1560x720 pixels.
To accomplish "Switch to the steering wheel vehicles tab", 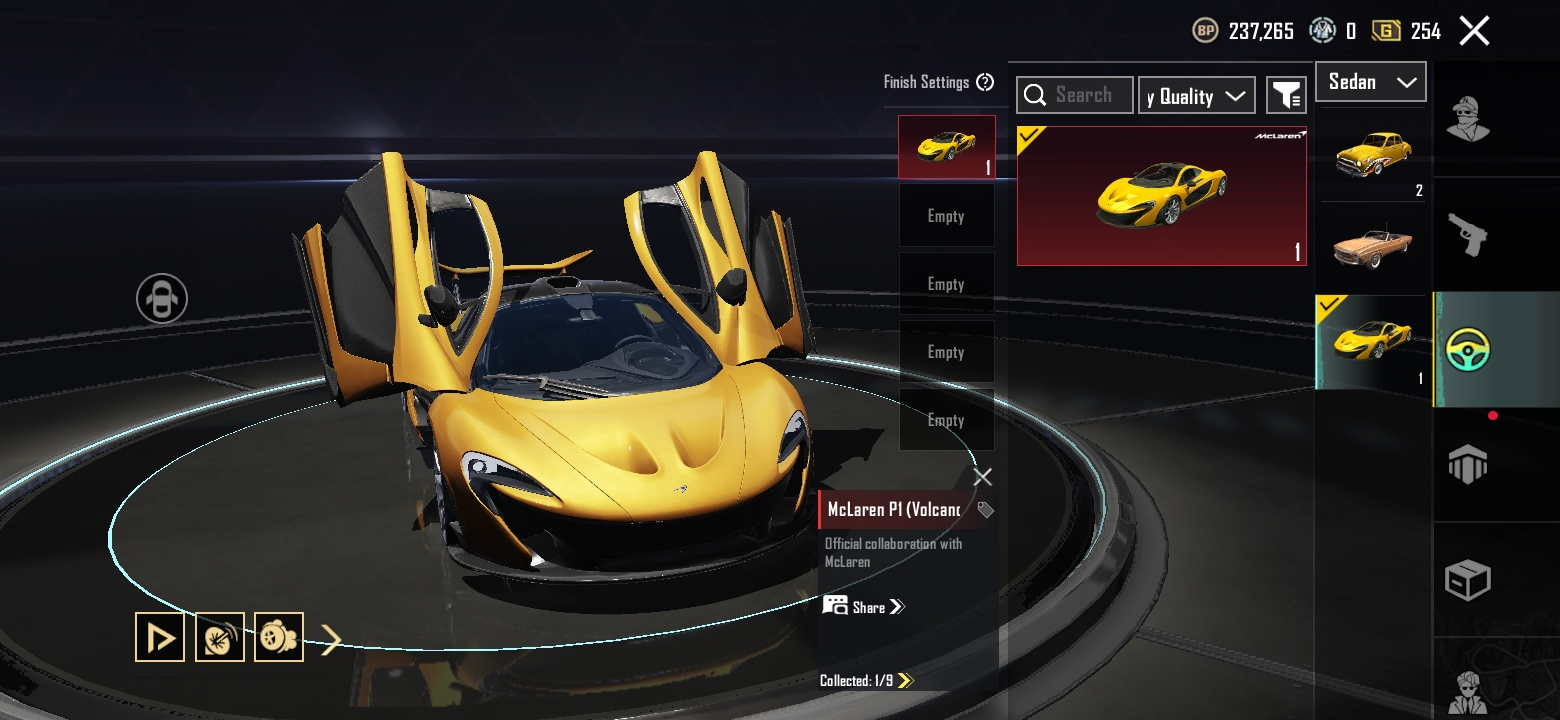I will coord(1468,350).
